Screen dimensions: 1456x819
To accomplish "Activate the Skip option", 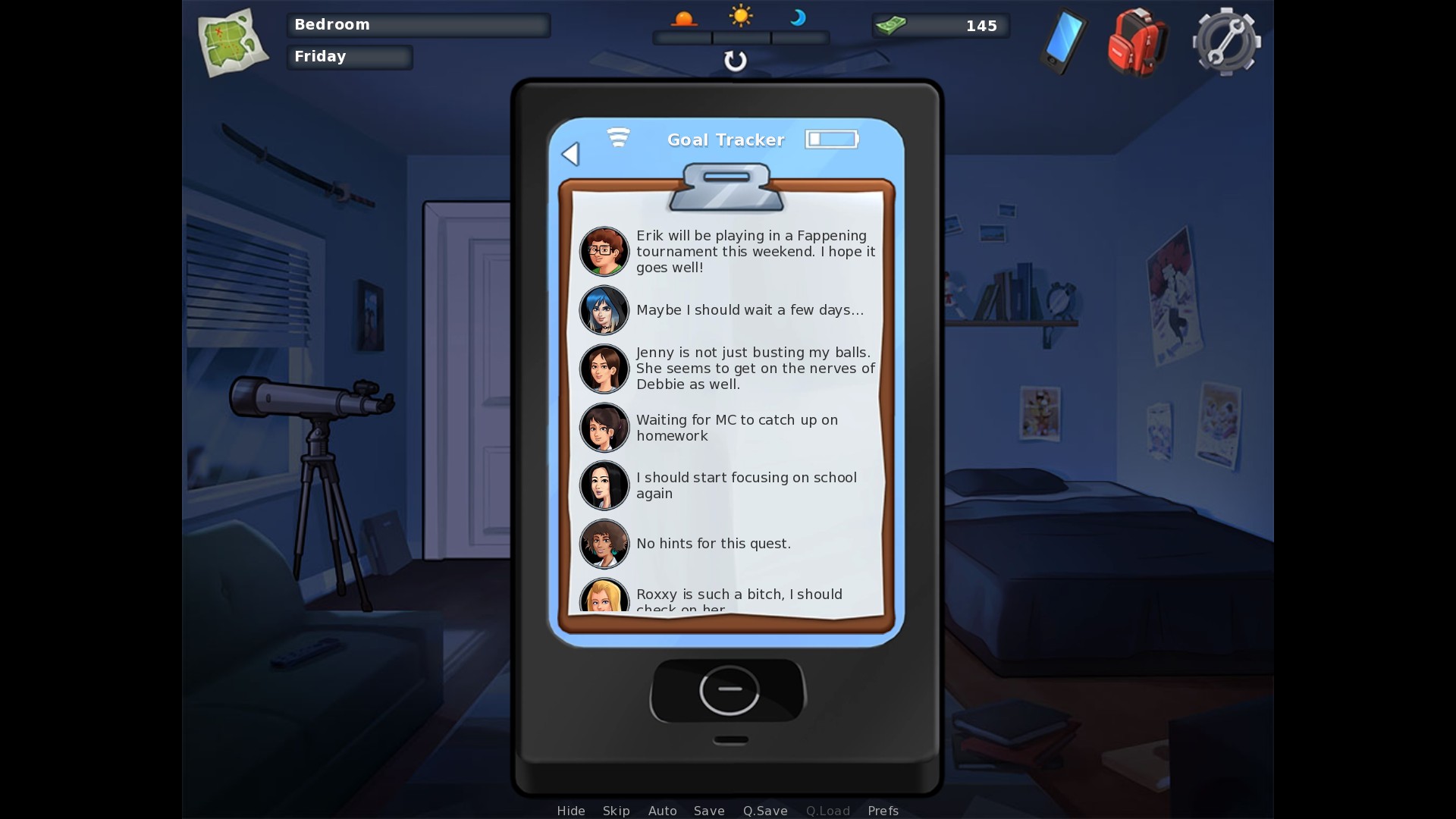I will (x=616, y=811).
